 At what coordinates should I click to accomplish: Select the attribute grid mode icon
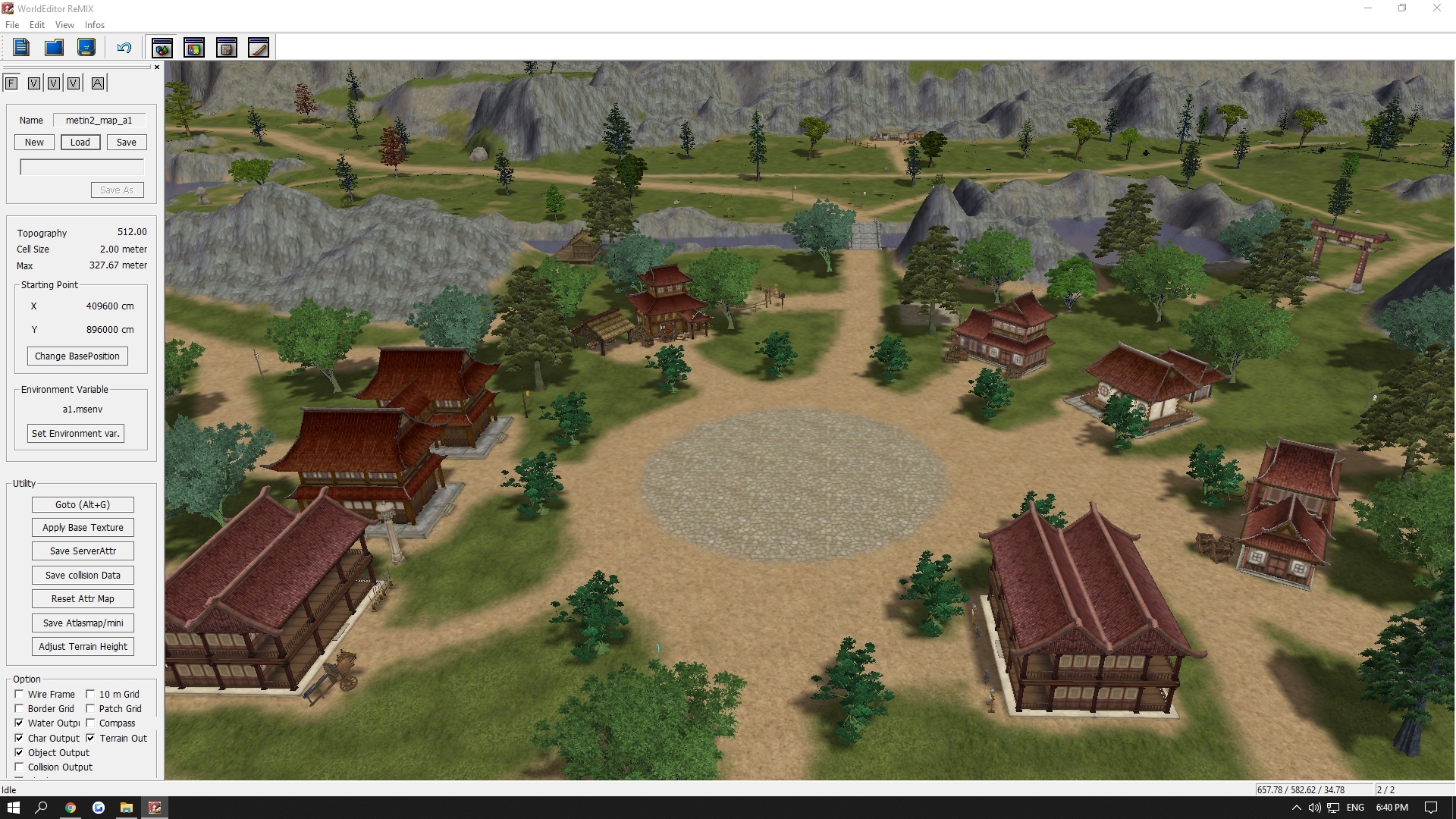click(227, 47)
